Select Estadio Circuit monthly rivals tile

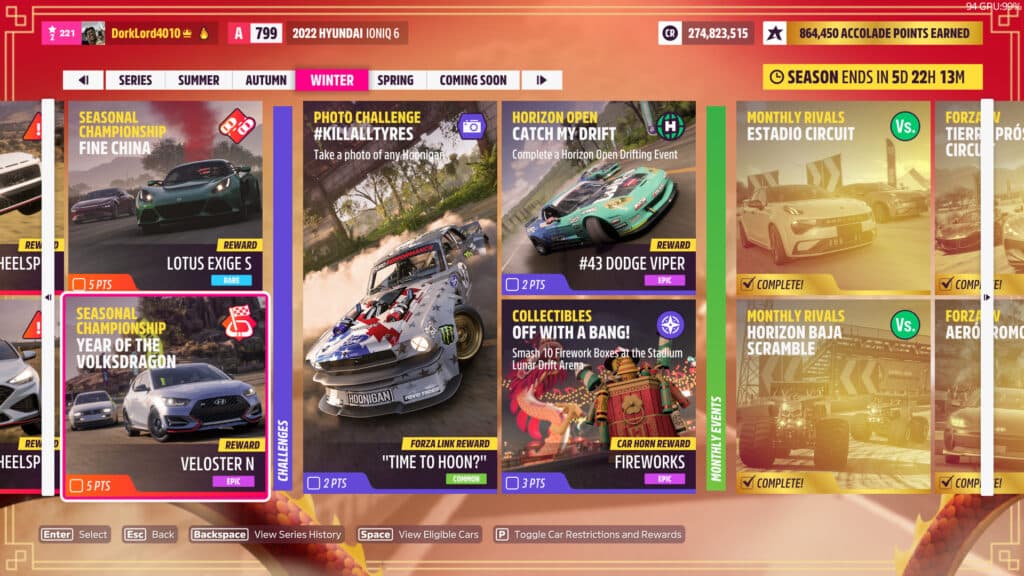pos(832,195)
